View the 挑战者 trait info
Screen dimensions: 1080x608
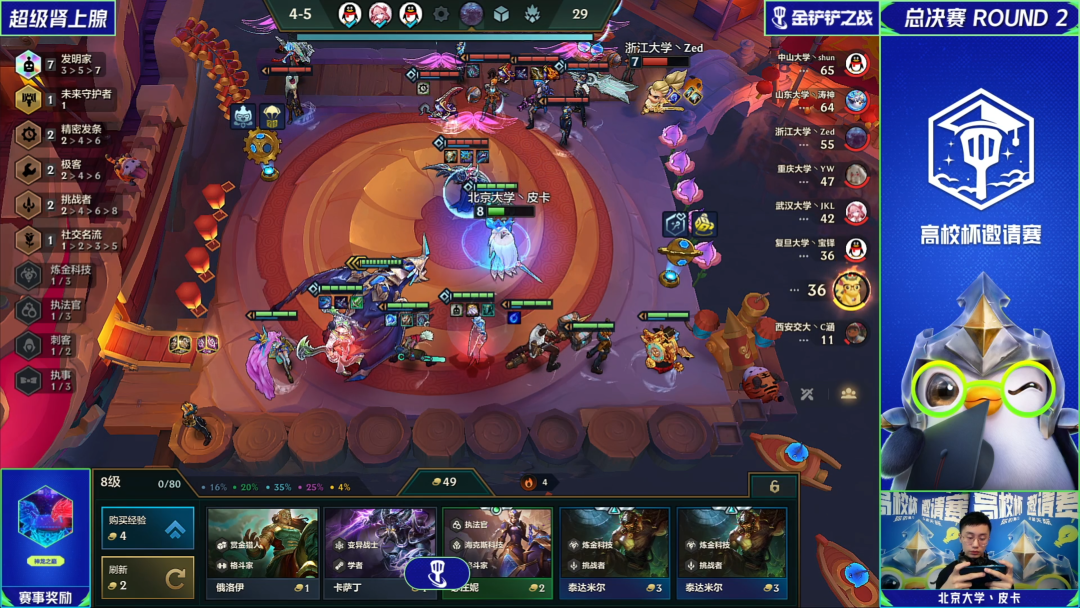point(28,204)
